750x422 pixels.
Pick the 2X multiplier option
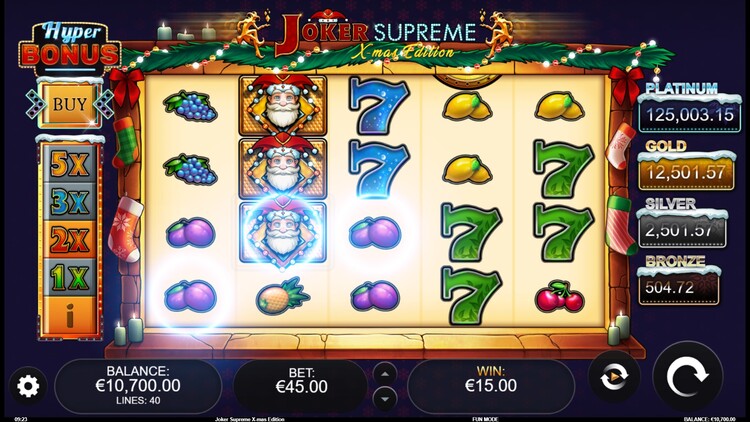[x=70, y=241]
